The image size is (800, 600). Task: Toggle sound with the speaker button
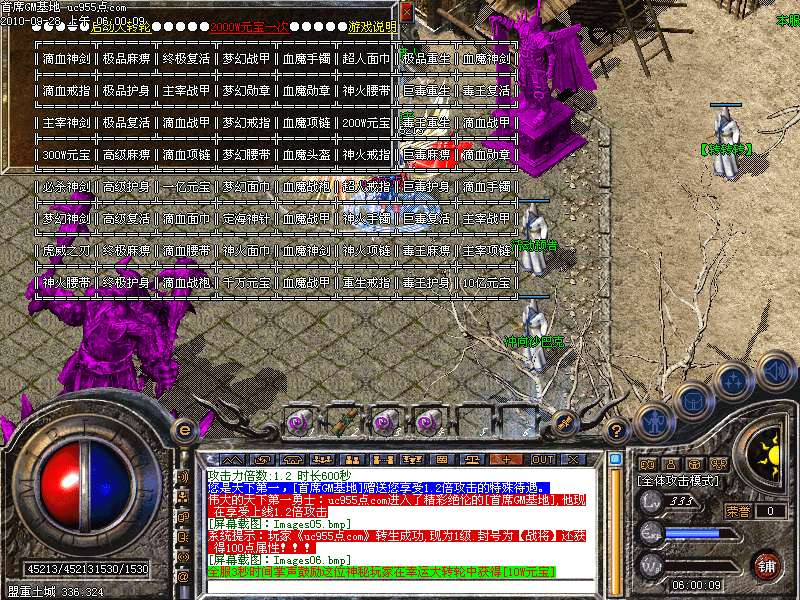coord(774,371)
